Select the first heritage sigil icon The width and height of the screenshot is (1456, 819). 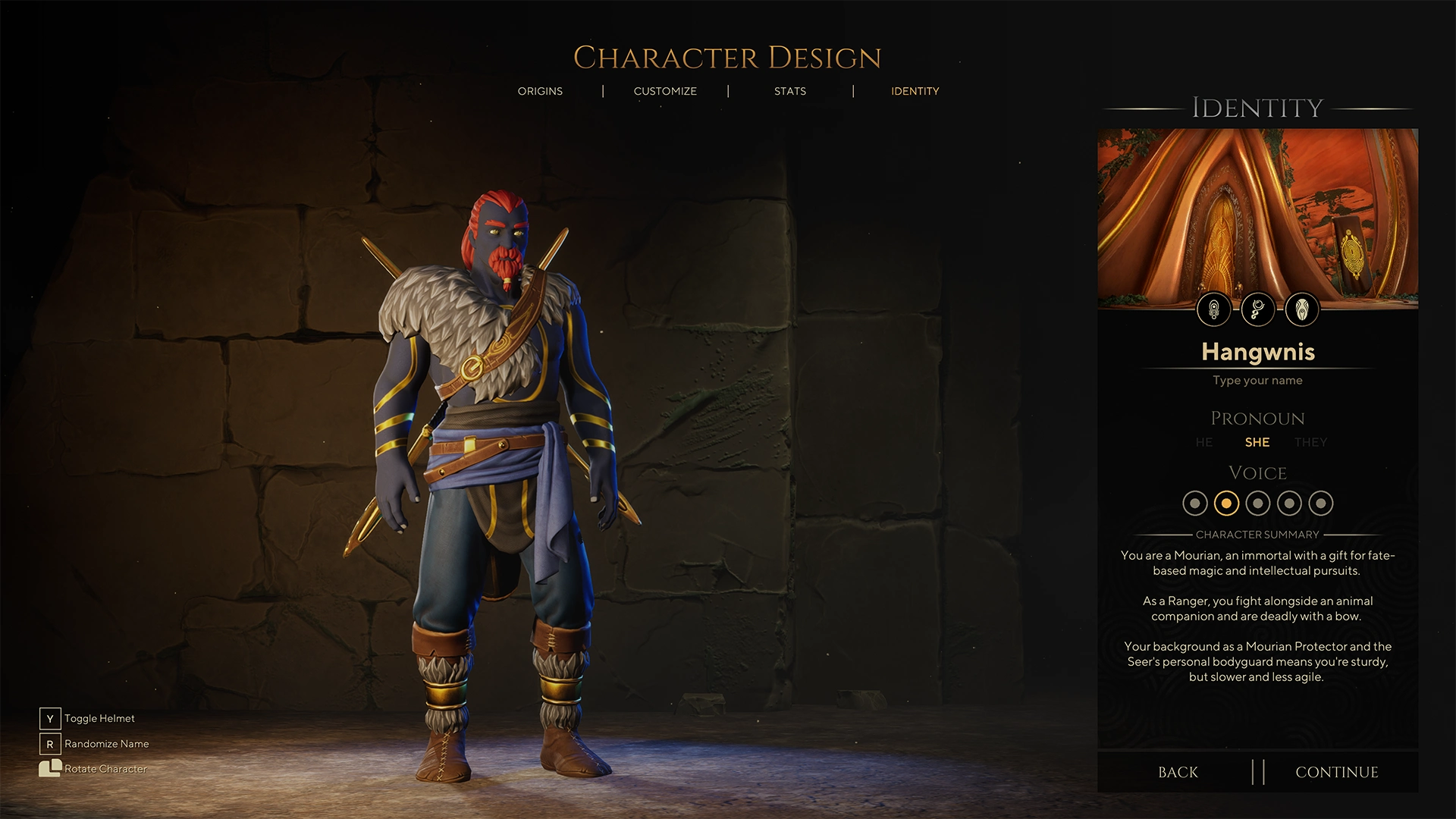[x=1214, y=309]
